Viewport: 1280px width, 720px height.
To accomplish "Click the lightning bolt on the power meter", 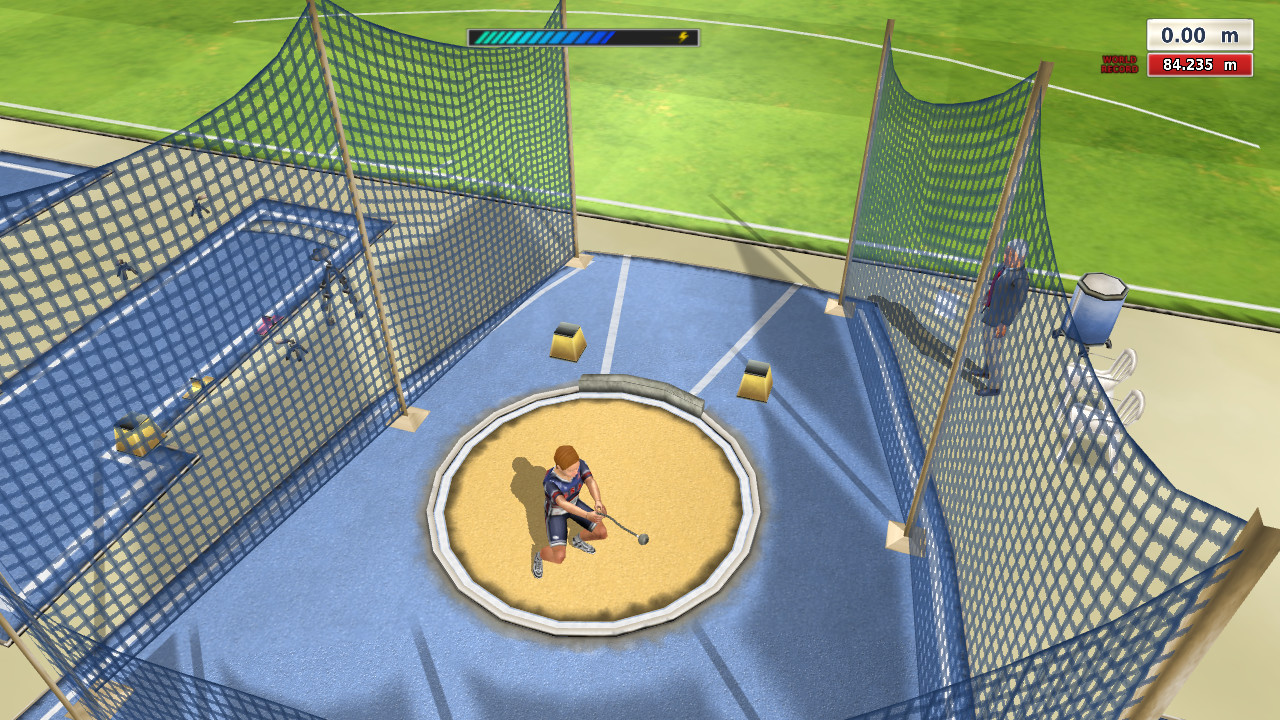I will [683, 35].
